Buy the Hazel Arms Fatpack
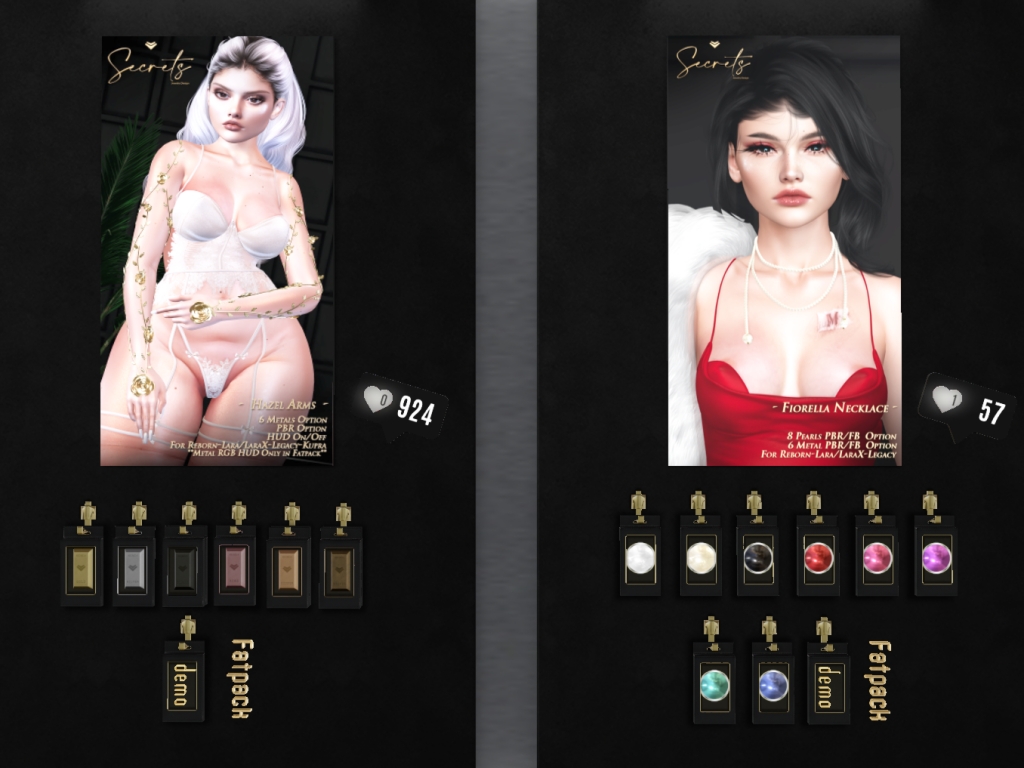1024x768 pixels. click(241, 678)
